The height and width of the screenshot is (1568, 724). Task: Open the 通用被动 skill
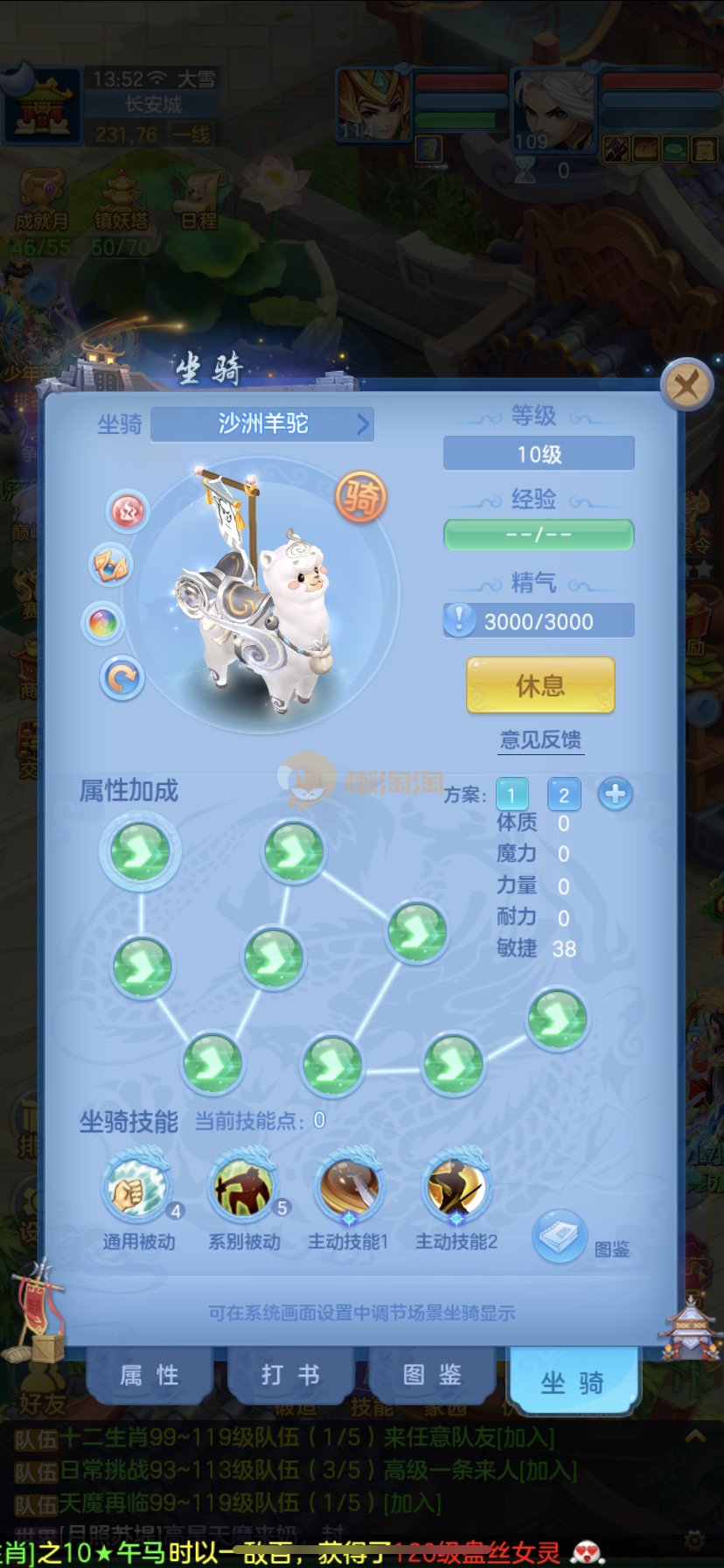coord(137,1188)
